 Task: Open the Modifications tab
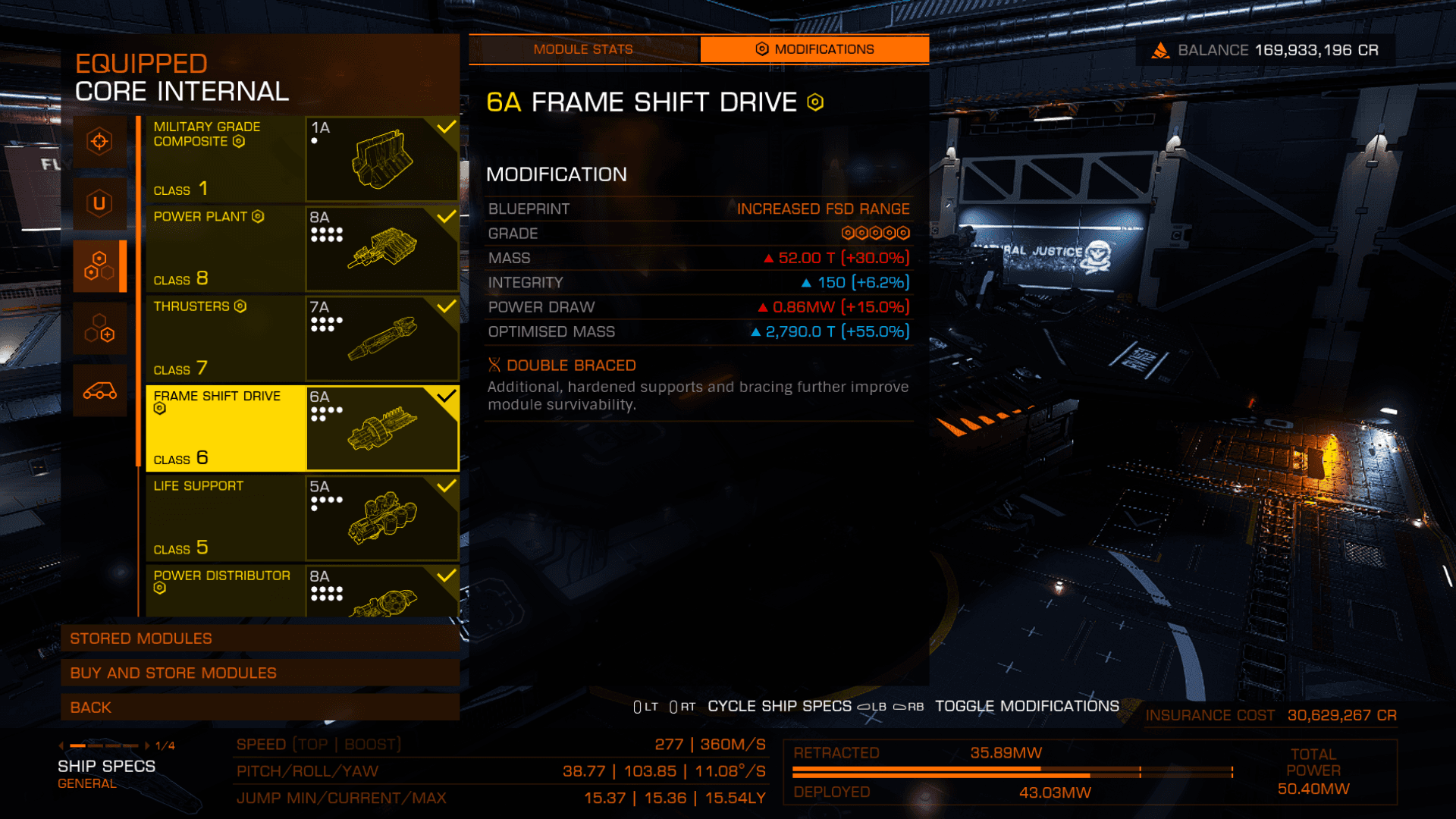click(x=814, y=49)
